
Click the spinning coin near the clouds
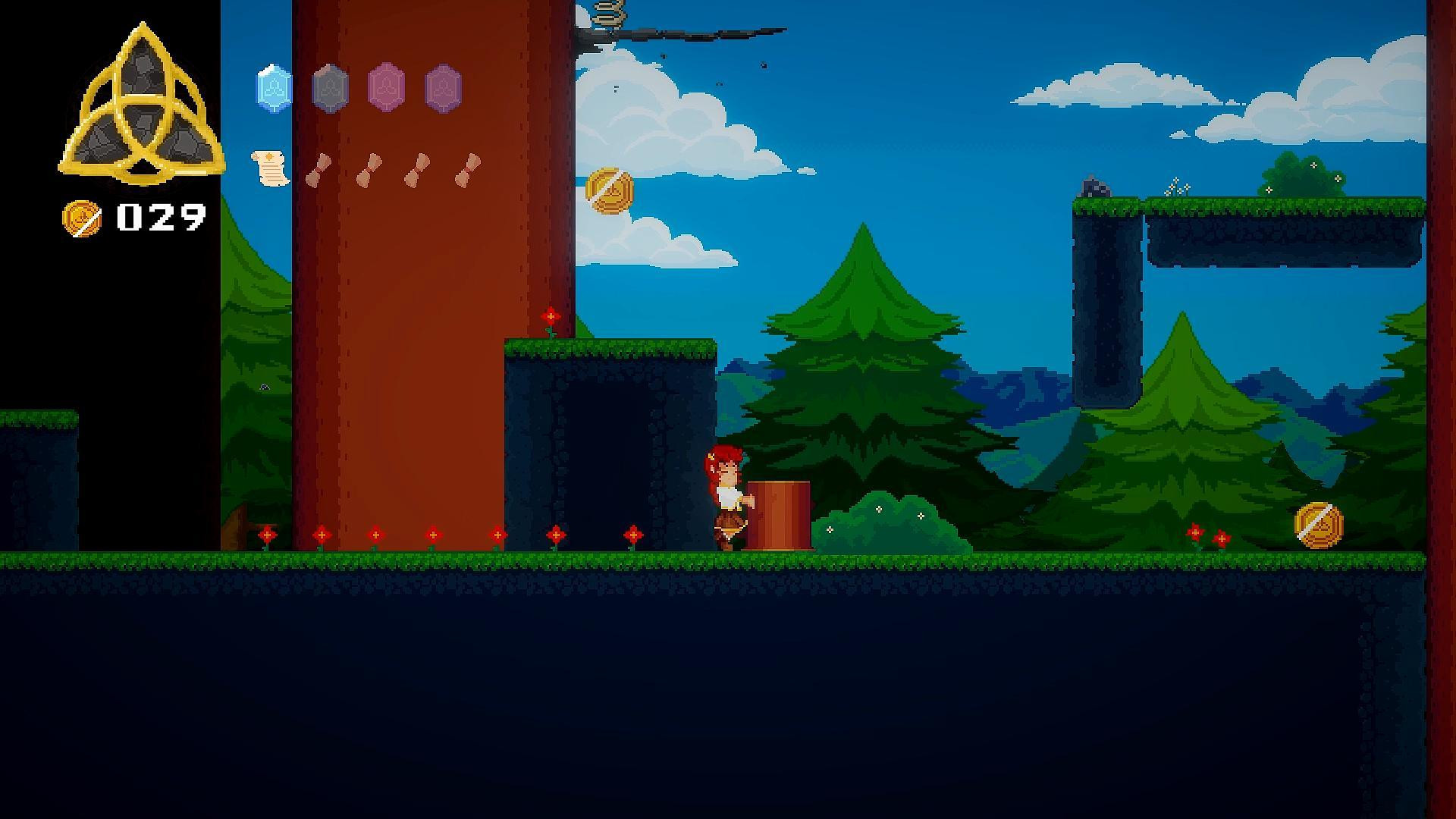608,190
